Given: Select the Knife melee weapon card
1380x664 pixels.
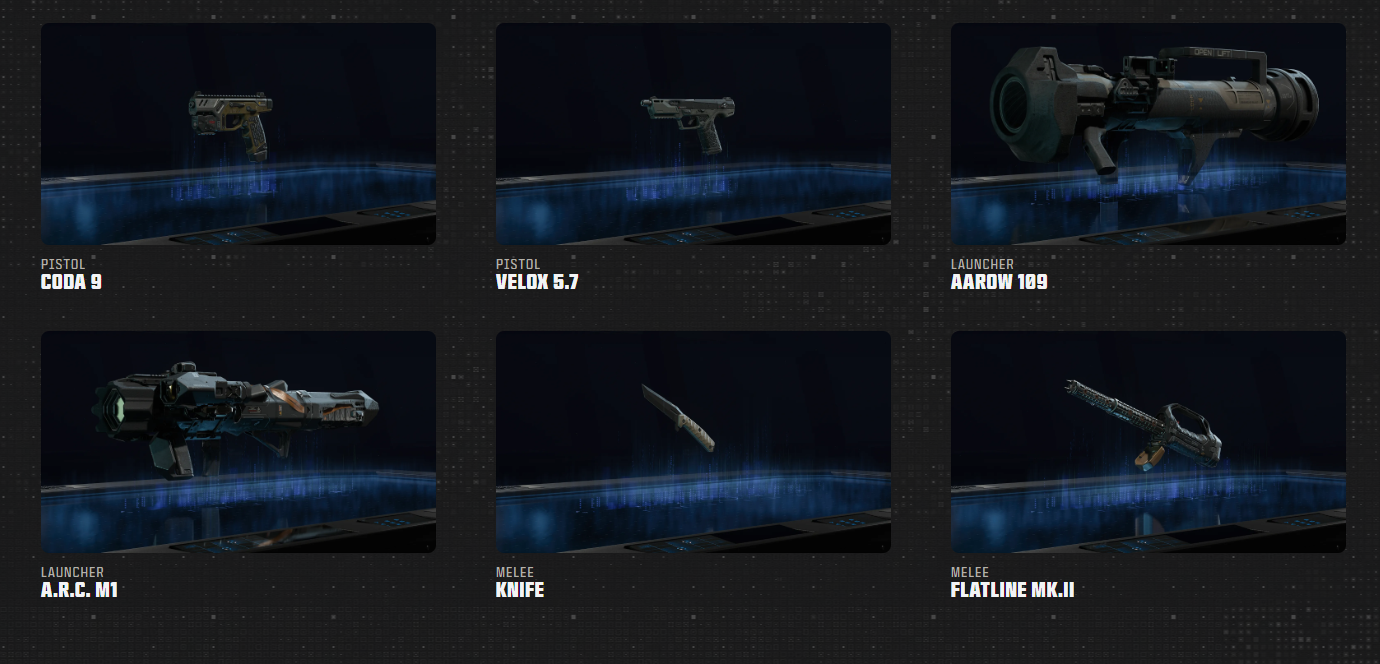Looking at the screenshot, I should (693, 442).
